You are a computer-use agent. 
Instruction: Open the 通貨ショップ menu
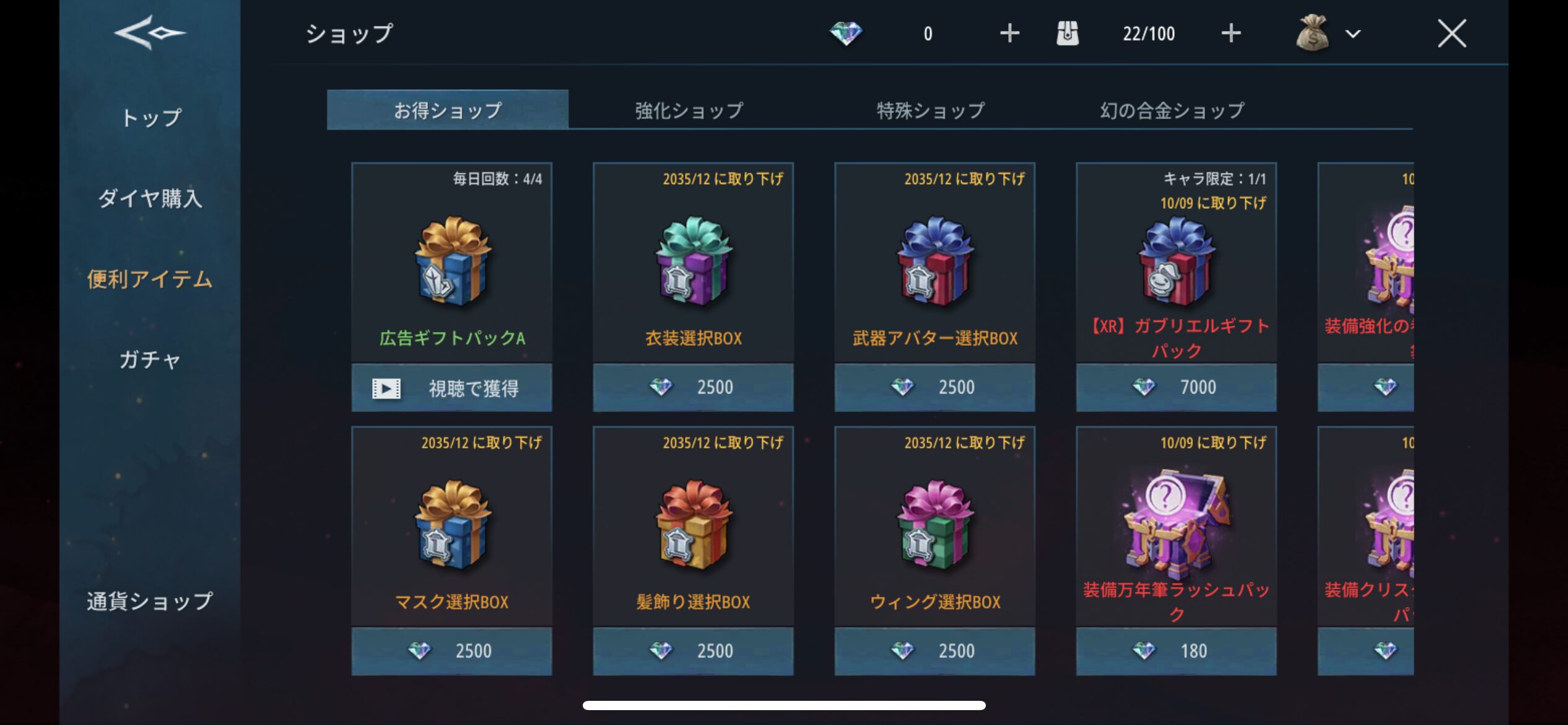150,600
